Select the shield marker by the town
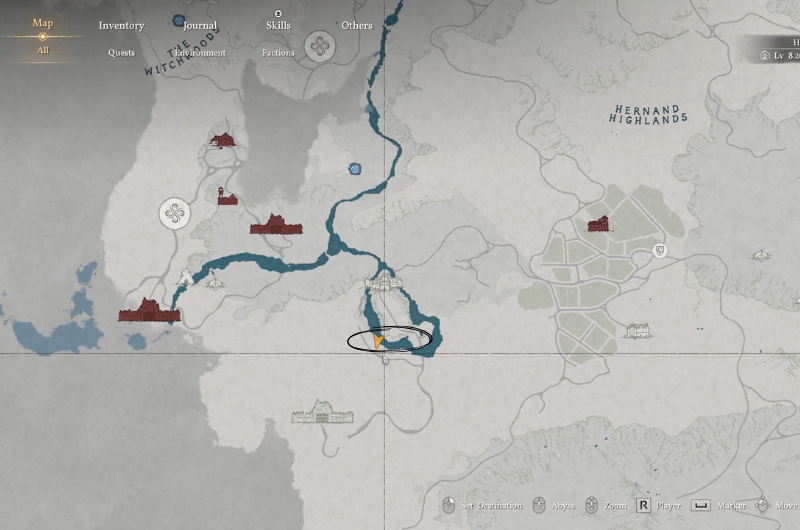This screenshot has height=530, width=800. pyautogui.click(x=660, y=250)
